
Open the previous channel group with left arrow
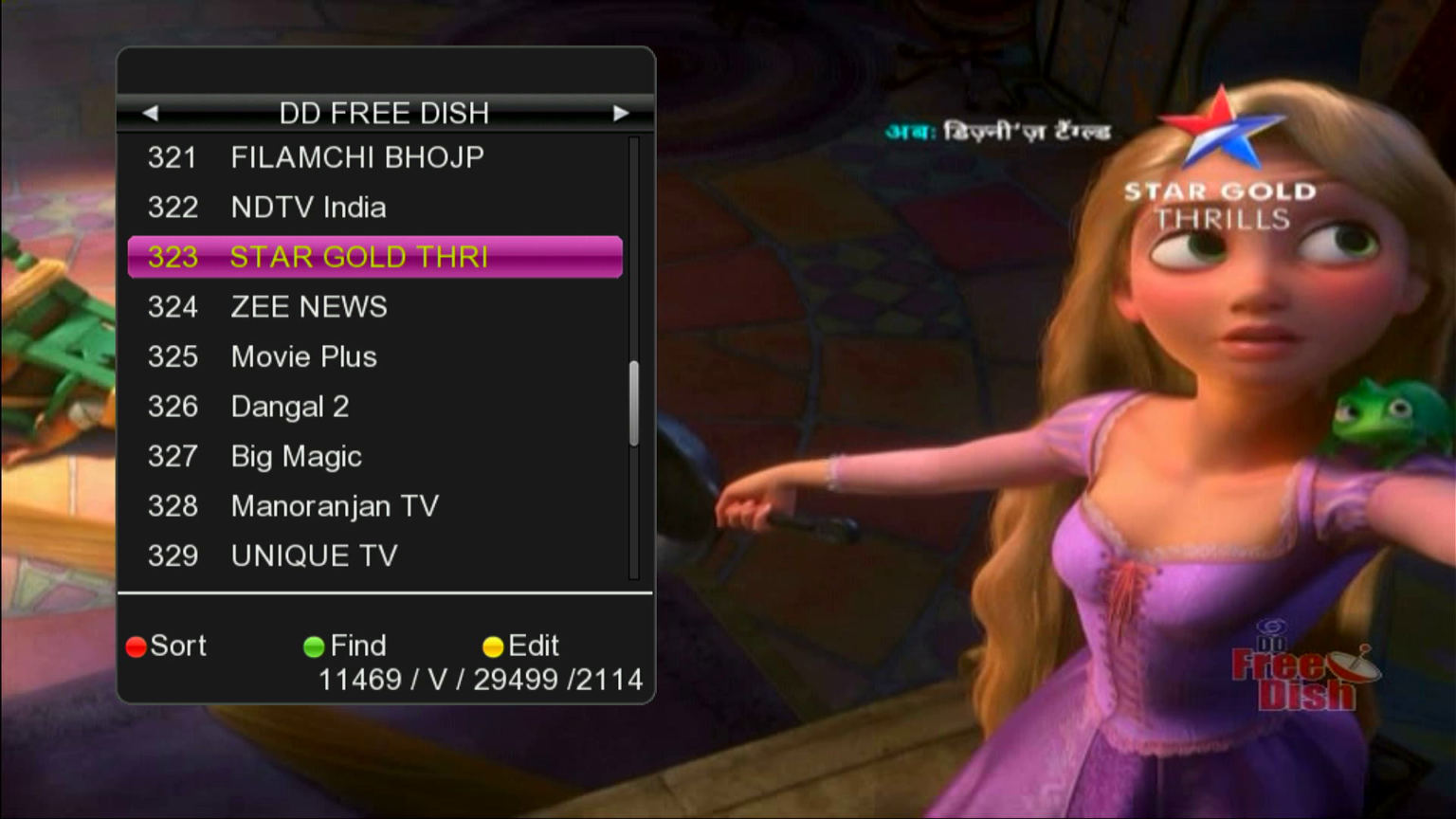click(151, 113)
